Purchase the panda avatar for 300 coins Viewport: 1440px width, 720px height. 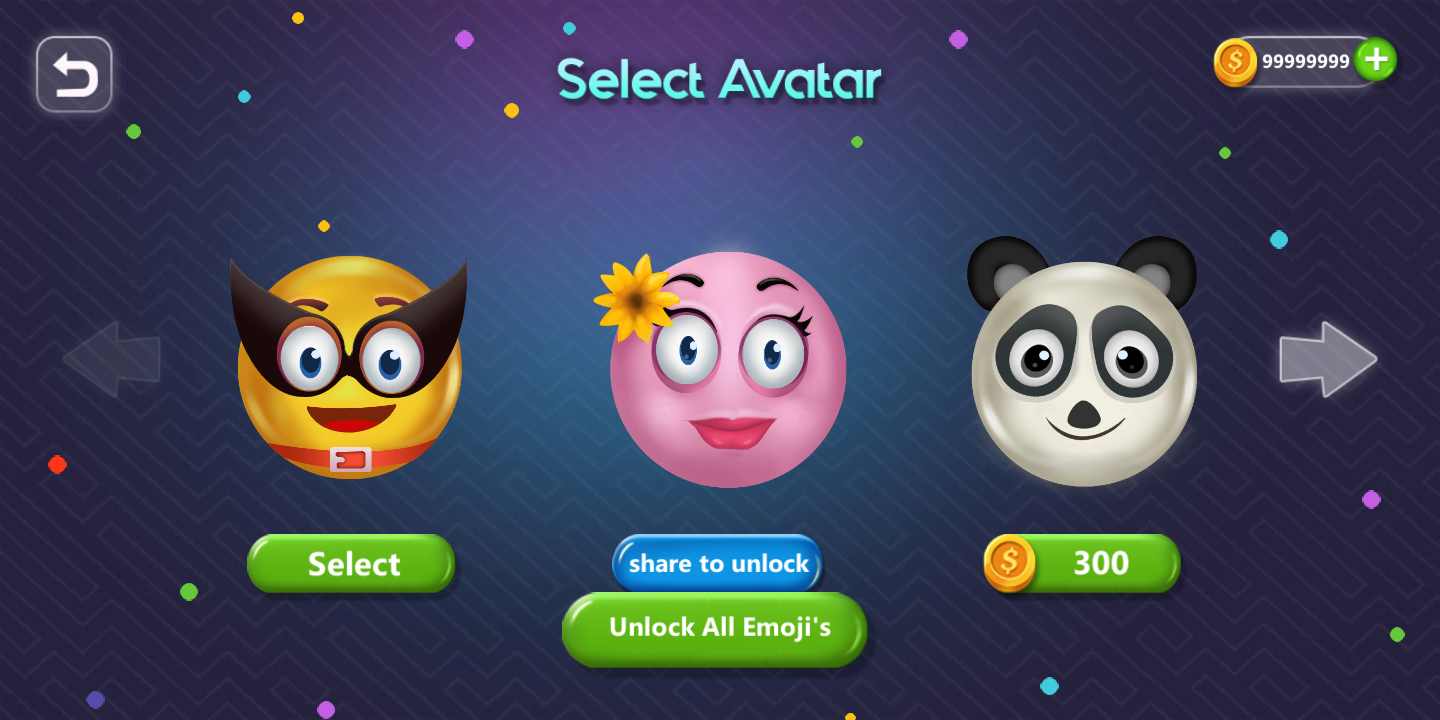[1082, 563]
